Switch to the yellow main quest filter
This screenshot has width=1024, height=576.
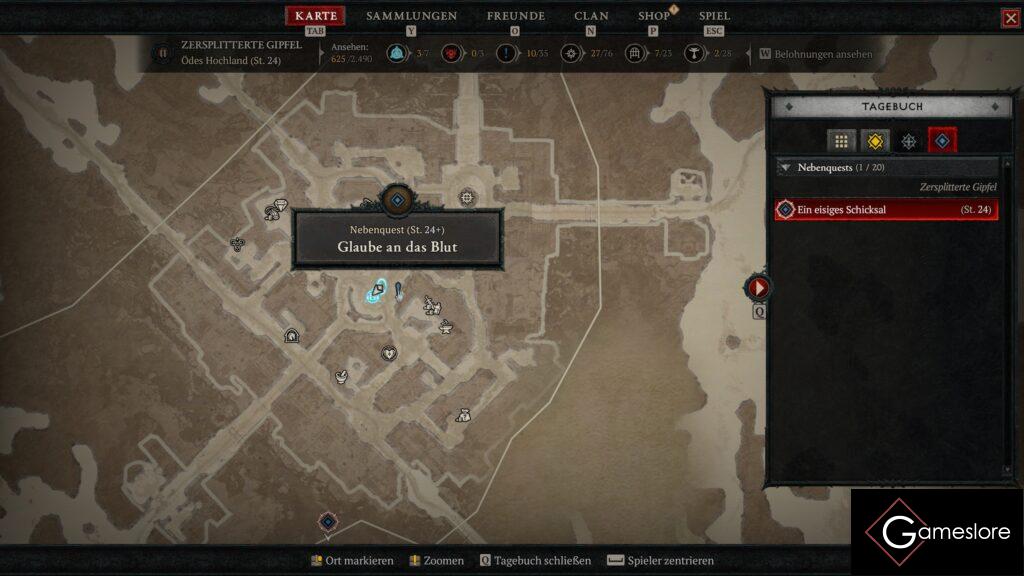pyautogui.click(x=875, y=142)
